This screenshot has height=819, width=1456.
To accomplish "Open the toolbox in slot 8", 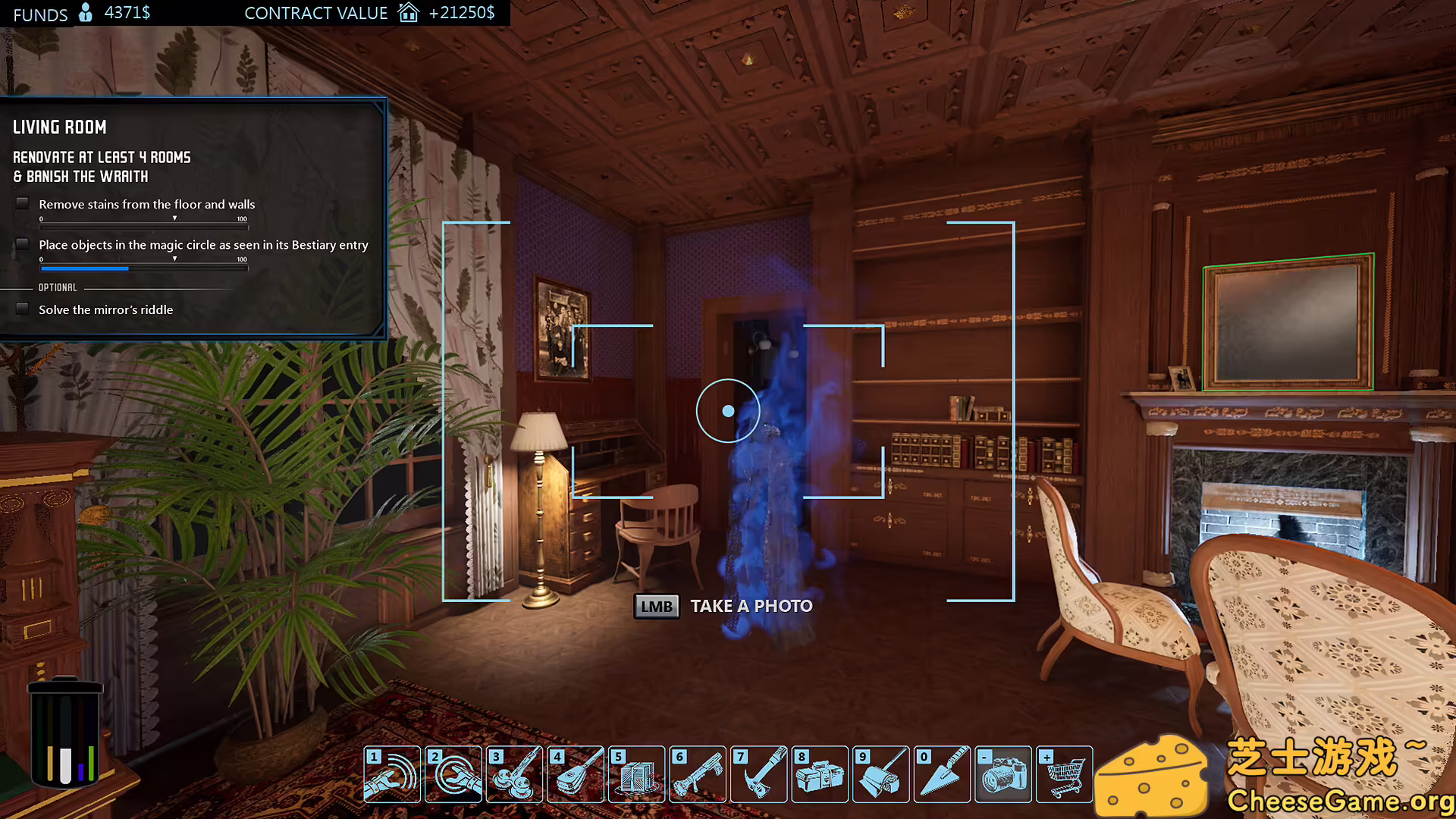I will click(x=821, y=774).
